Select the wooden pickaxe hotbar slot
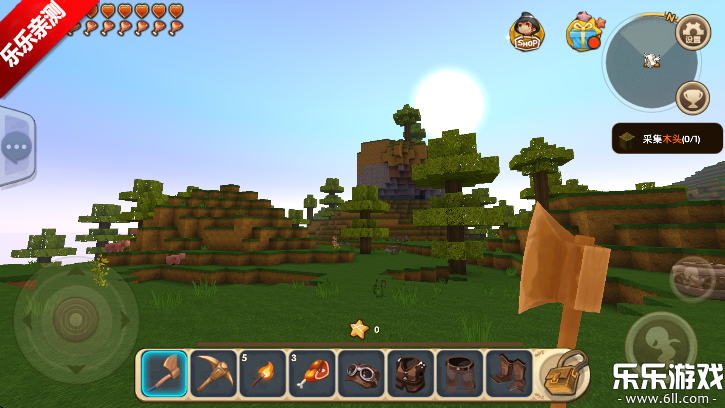 pyautogui.click(x=212, y=373)
